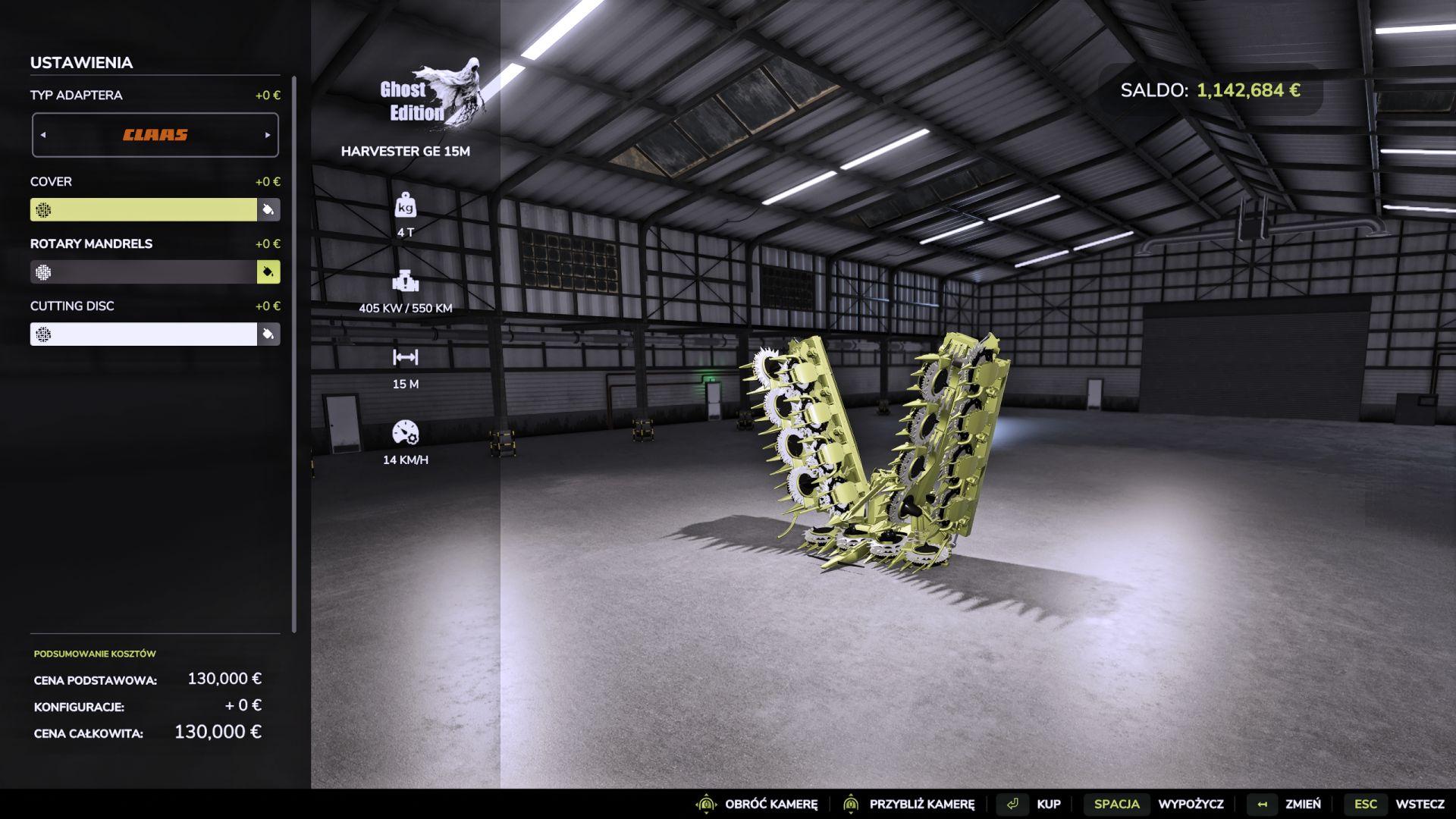The height and width of the screenshot is (819, 1456).
Task: Open the CUTTING DISC color picker
Action: click(269, 334)
